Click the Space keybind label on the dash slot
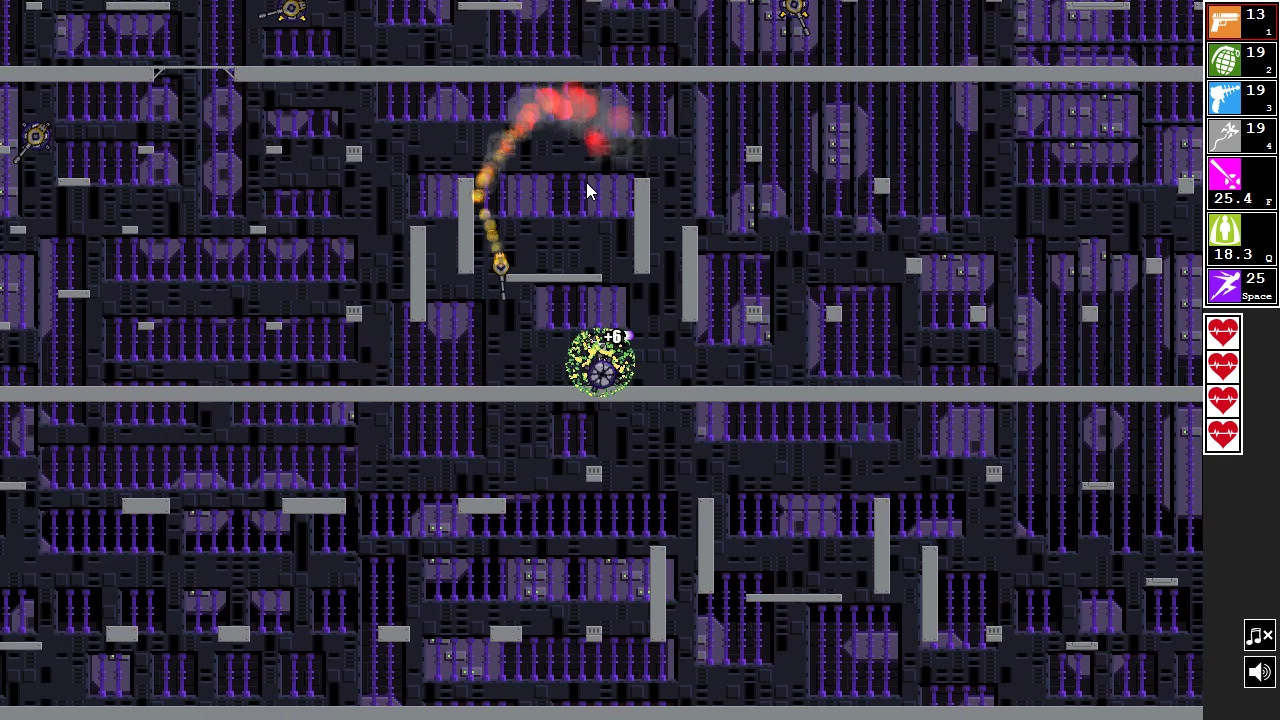Viewport: 1280px width, 720px height. [x=1257, y=297]
